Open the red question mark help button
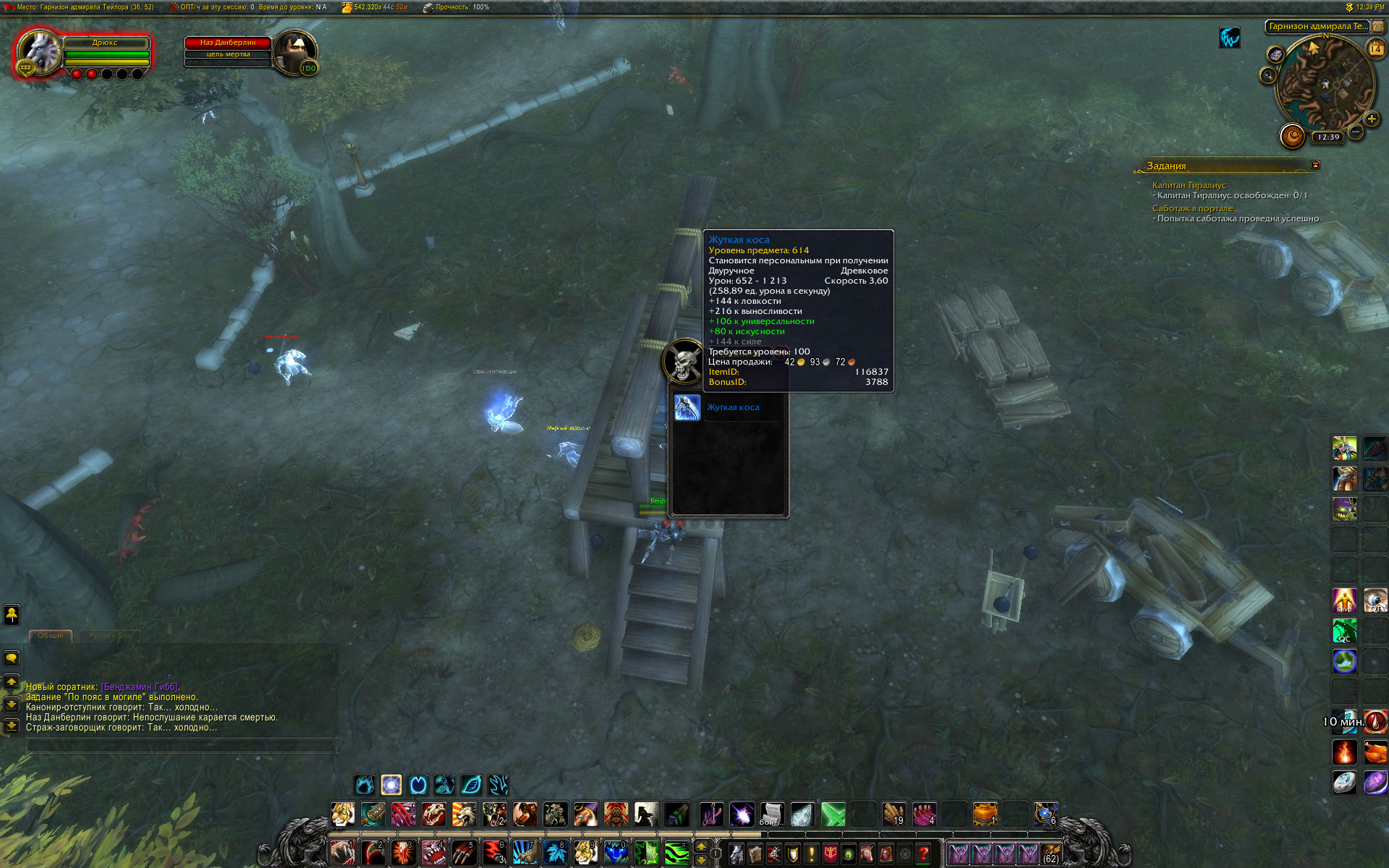The width and height of the screenshot is (1389, 868). [923, 854]
